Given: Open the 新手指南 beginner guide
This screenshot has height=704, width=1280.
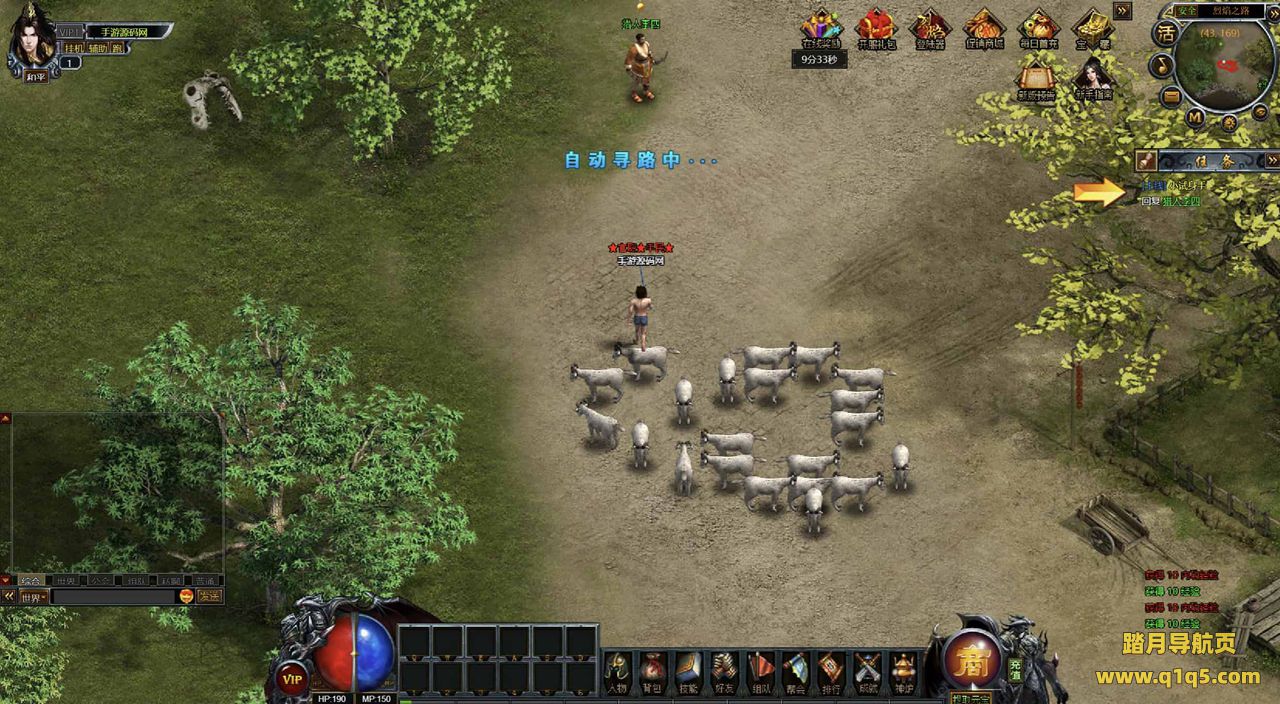Looking at the screenshot, I should click(x=1092, y=80).
